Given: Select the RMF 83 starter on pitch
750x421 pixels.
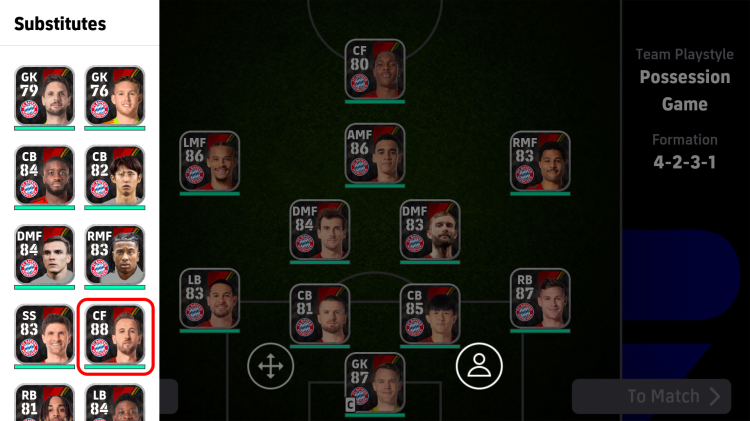Looking at the screenshot, I should point(540,162).
